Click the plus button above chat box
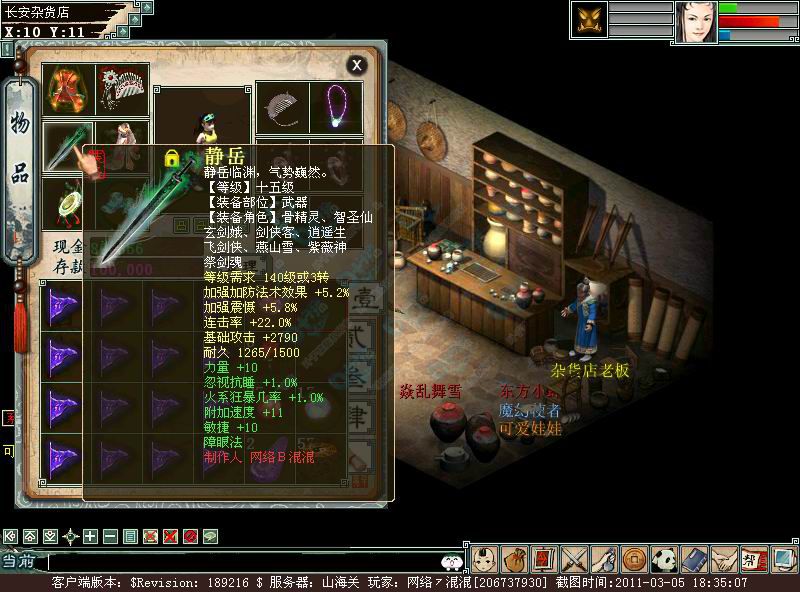800x592 pixels. pyautogui.click(x=90, y=537)
